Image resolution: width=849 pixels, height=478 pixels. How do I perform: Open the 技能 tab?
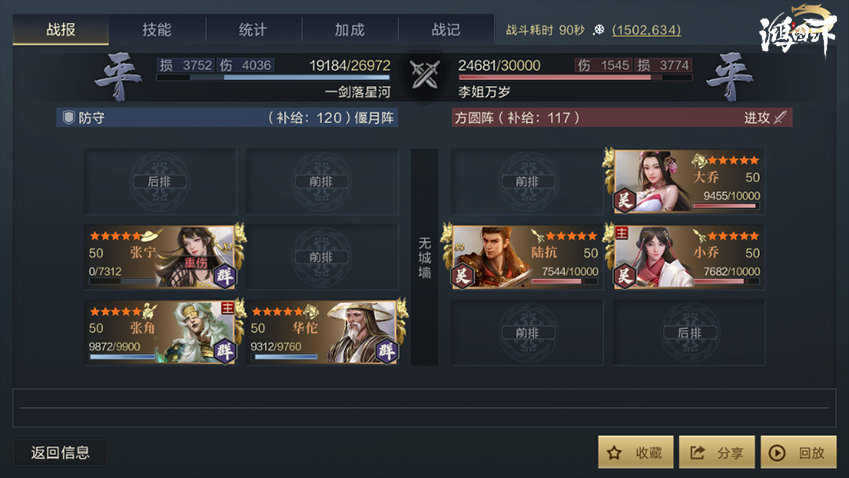pos(157,30)
